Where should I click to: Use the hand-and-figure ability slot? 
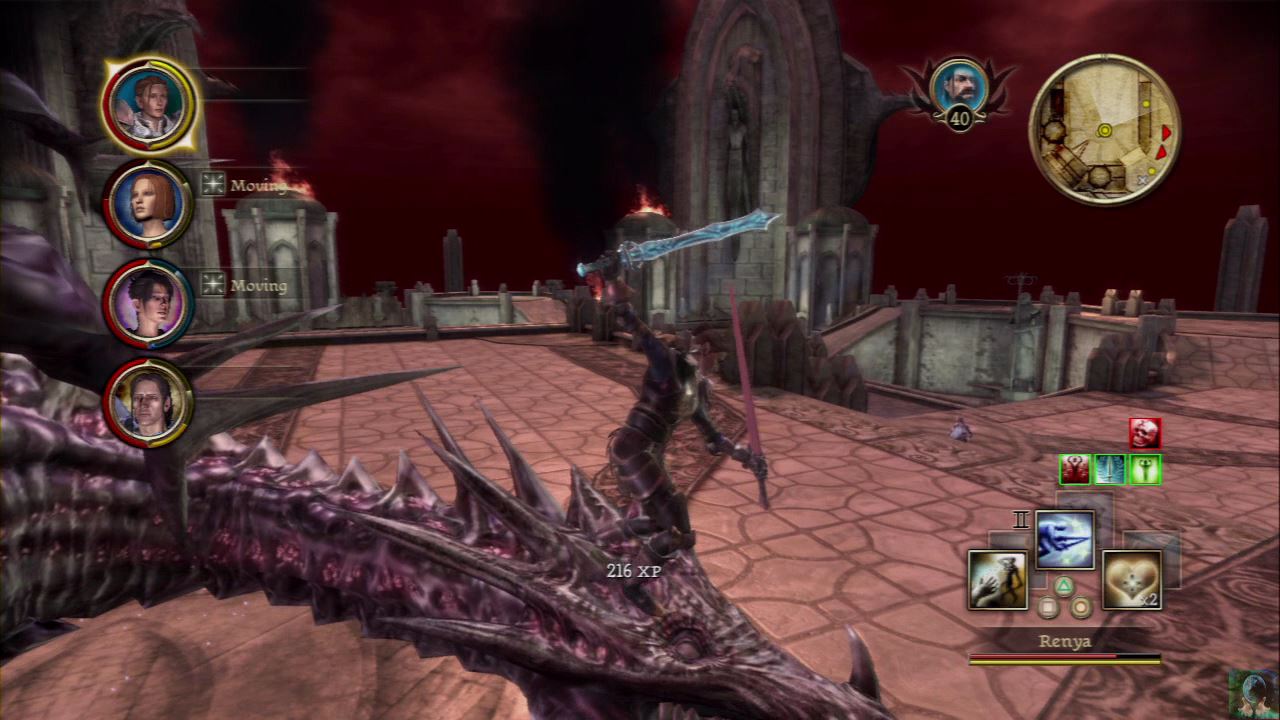(997, 580)
